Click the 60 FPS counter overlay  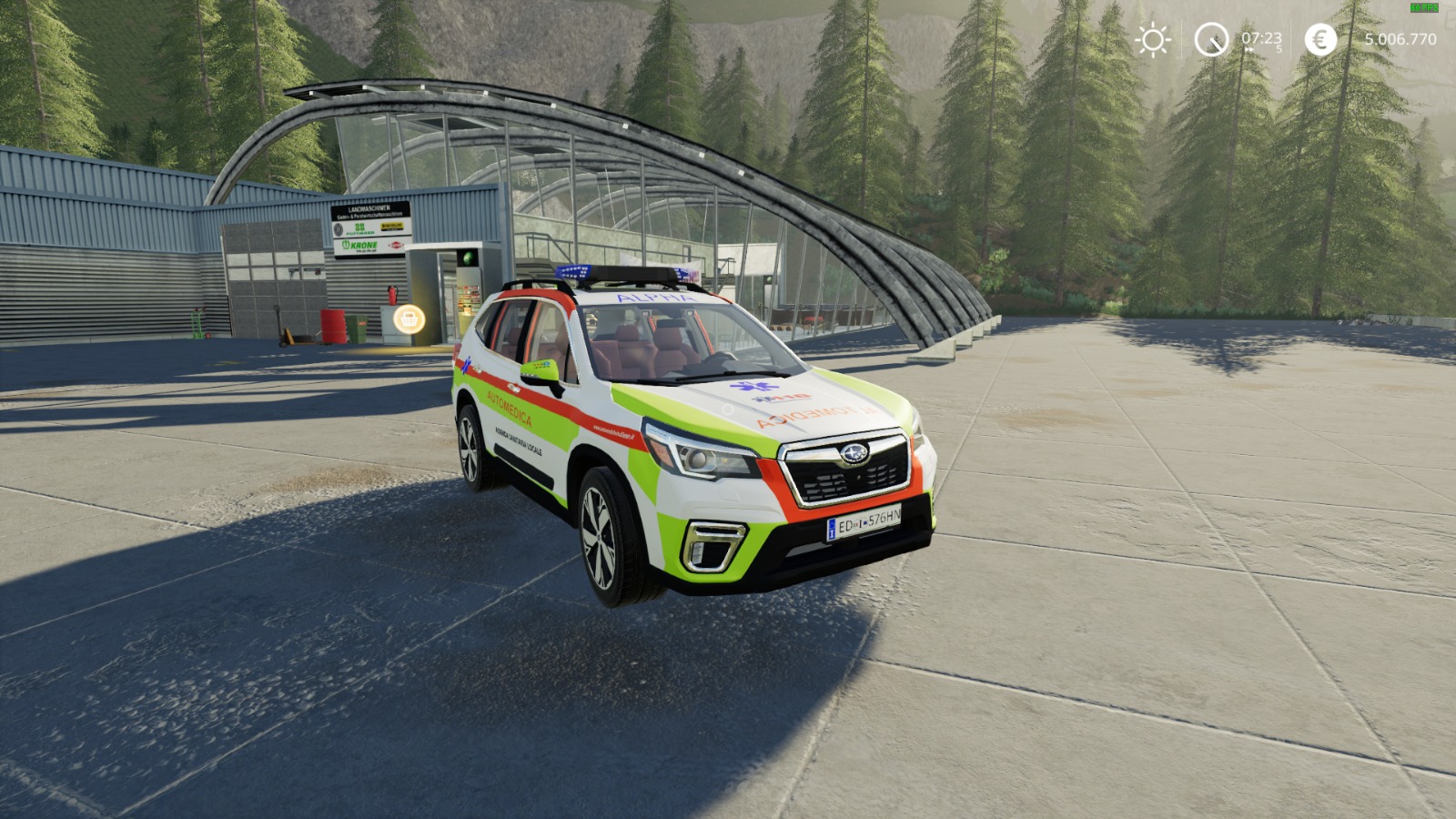coord(1423,8)
